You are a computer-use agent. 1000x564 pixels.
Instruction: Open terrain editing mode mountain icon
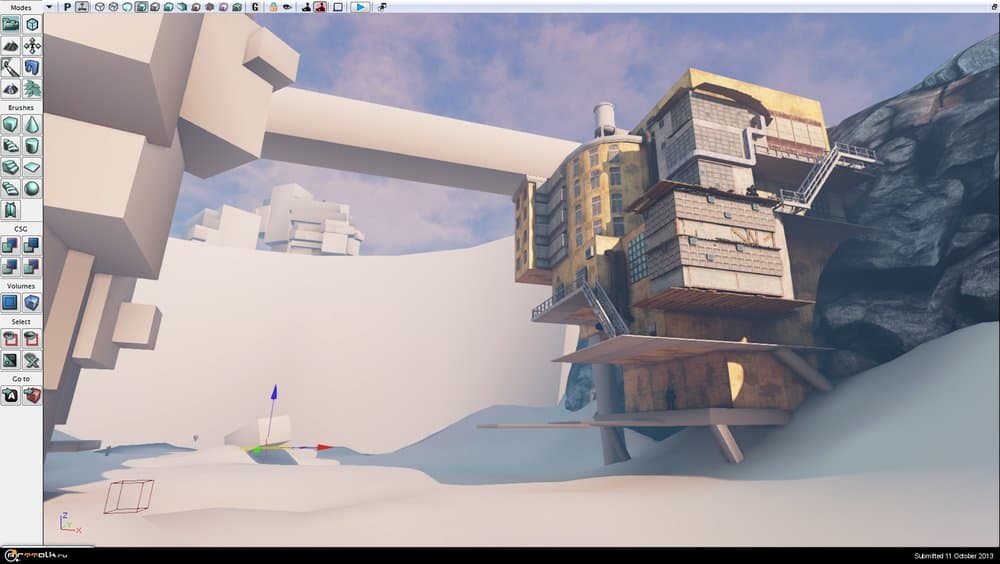click(x=11, y=46)
